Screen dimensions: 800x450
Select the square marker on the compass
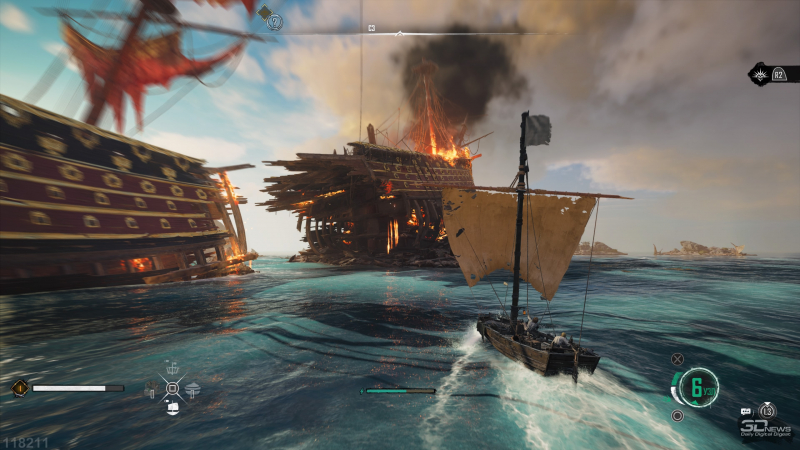pos(372,27)
